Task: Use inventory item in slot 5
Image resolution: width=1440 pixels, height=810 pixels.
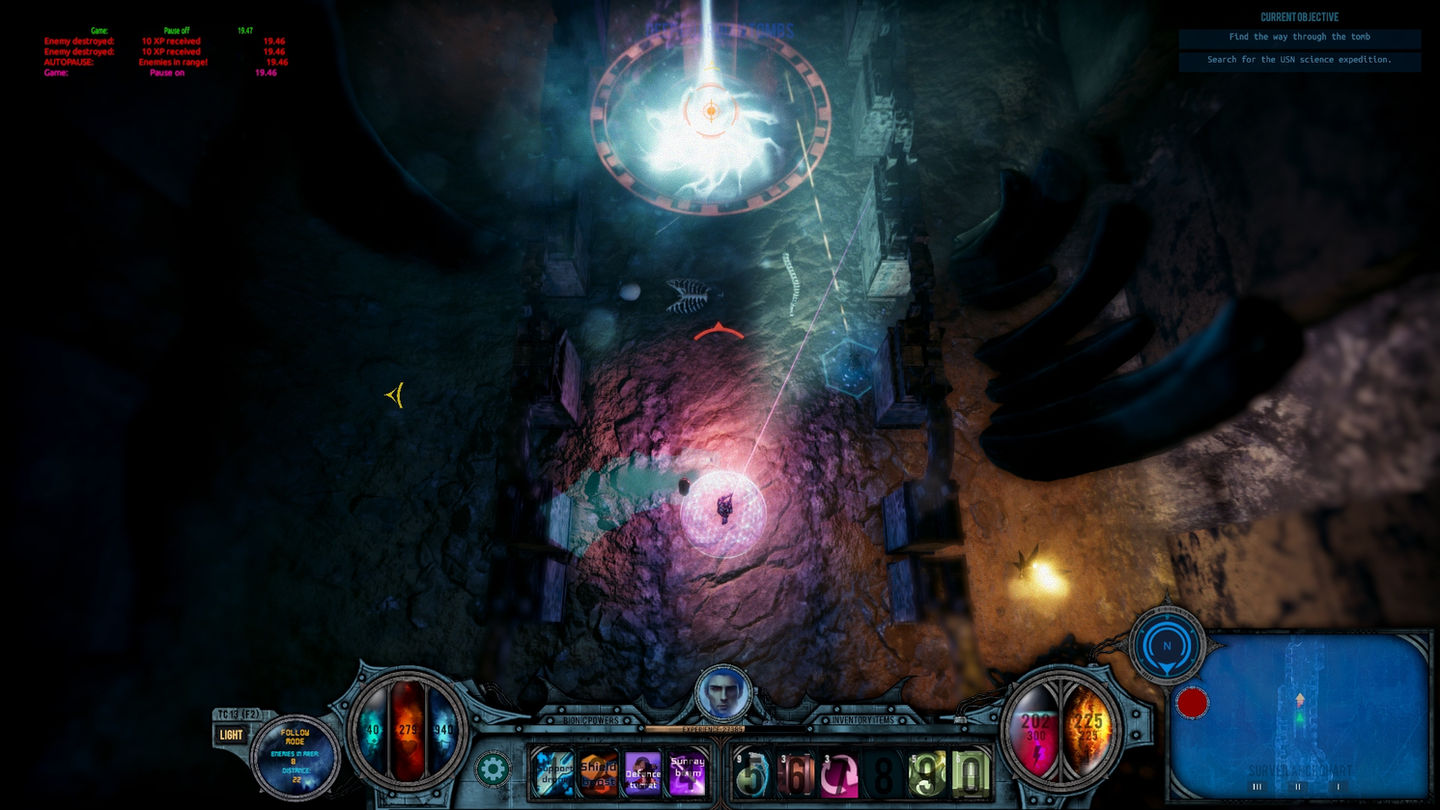Action: (x=752, y=774)
